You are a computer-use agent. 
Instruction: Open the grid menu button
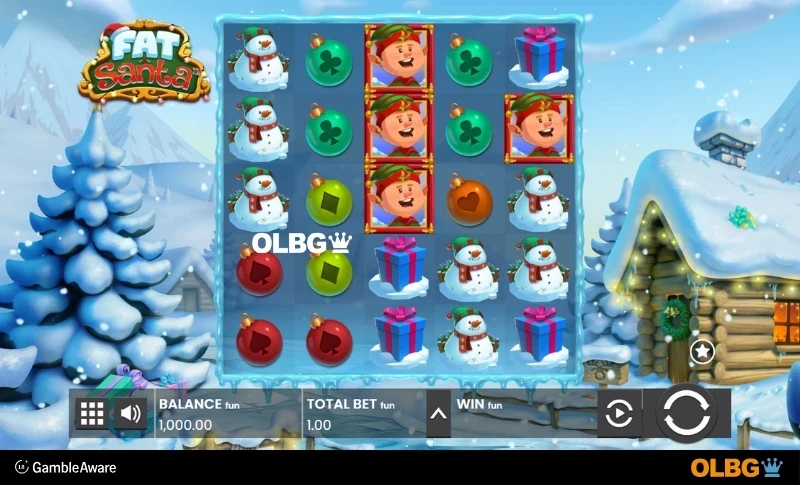[x=91, y=413]
